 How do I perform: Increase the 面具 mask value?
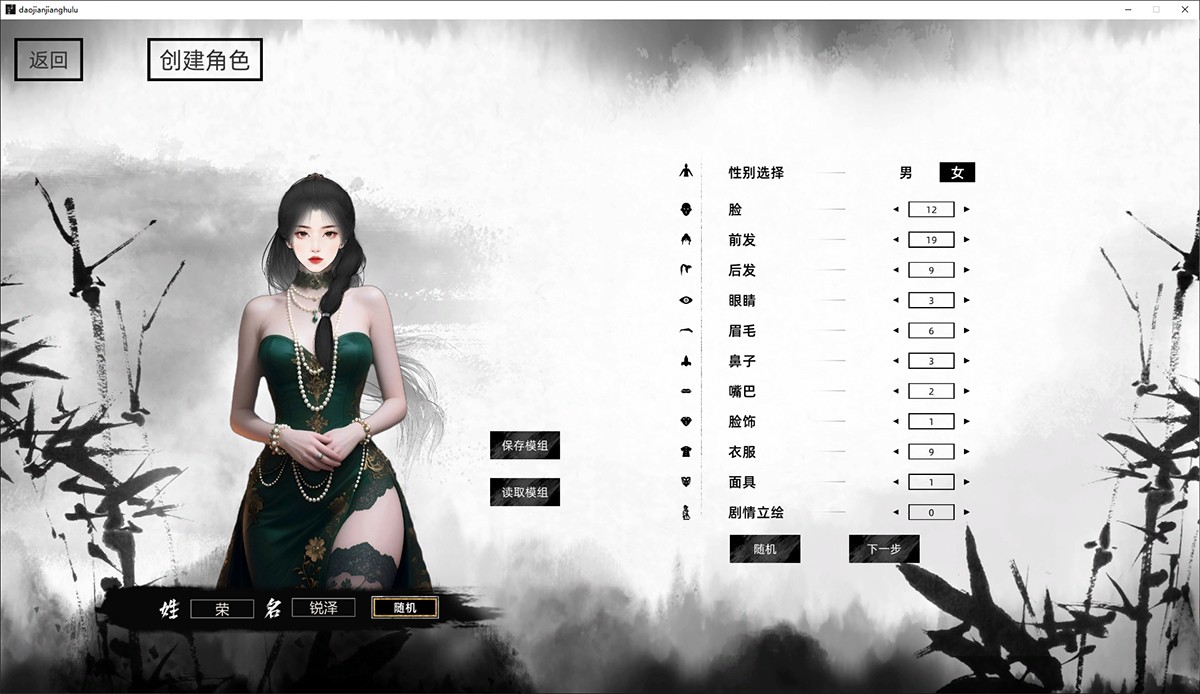coord(966,482)
